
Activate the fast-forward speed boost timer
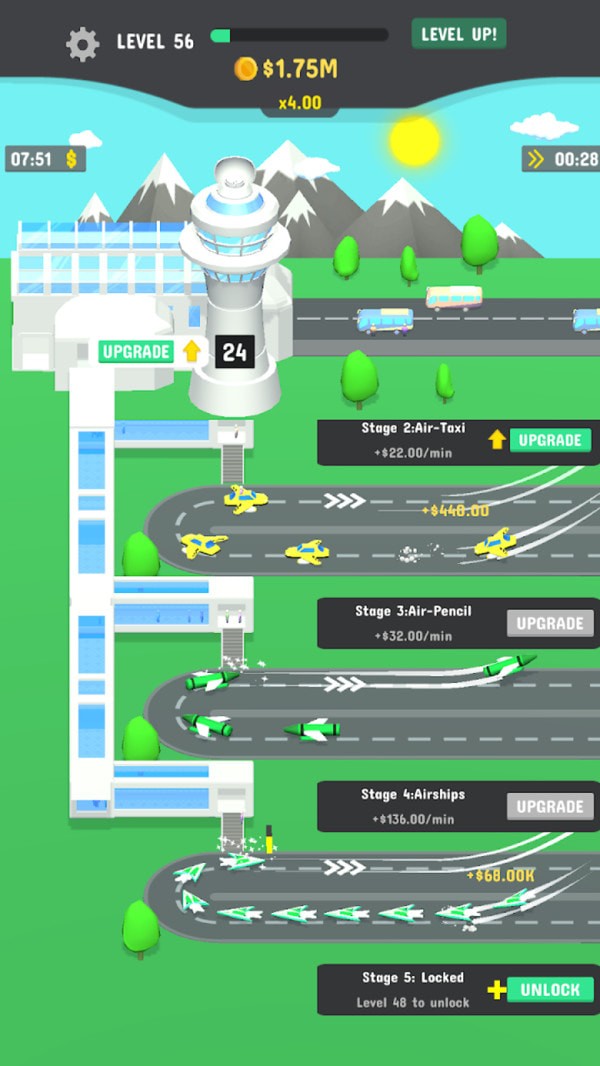tap(560, 159)
